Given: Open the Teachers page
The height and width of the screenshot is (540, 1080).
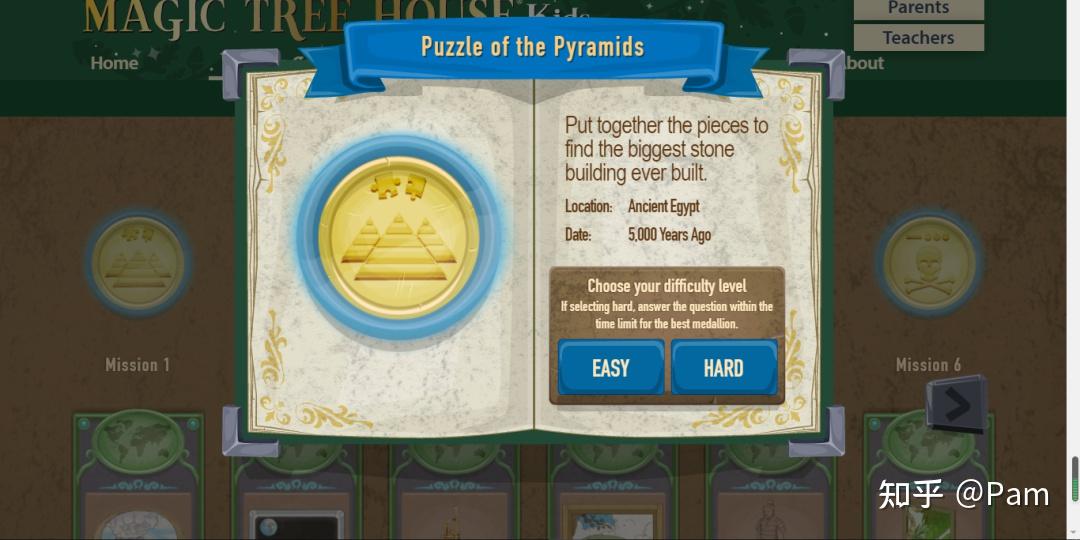Looking at the screenshot, I should click(x=918, y=38).
